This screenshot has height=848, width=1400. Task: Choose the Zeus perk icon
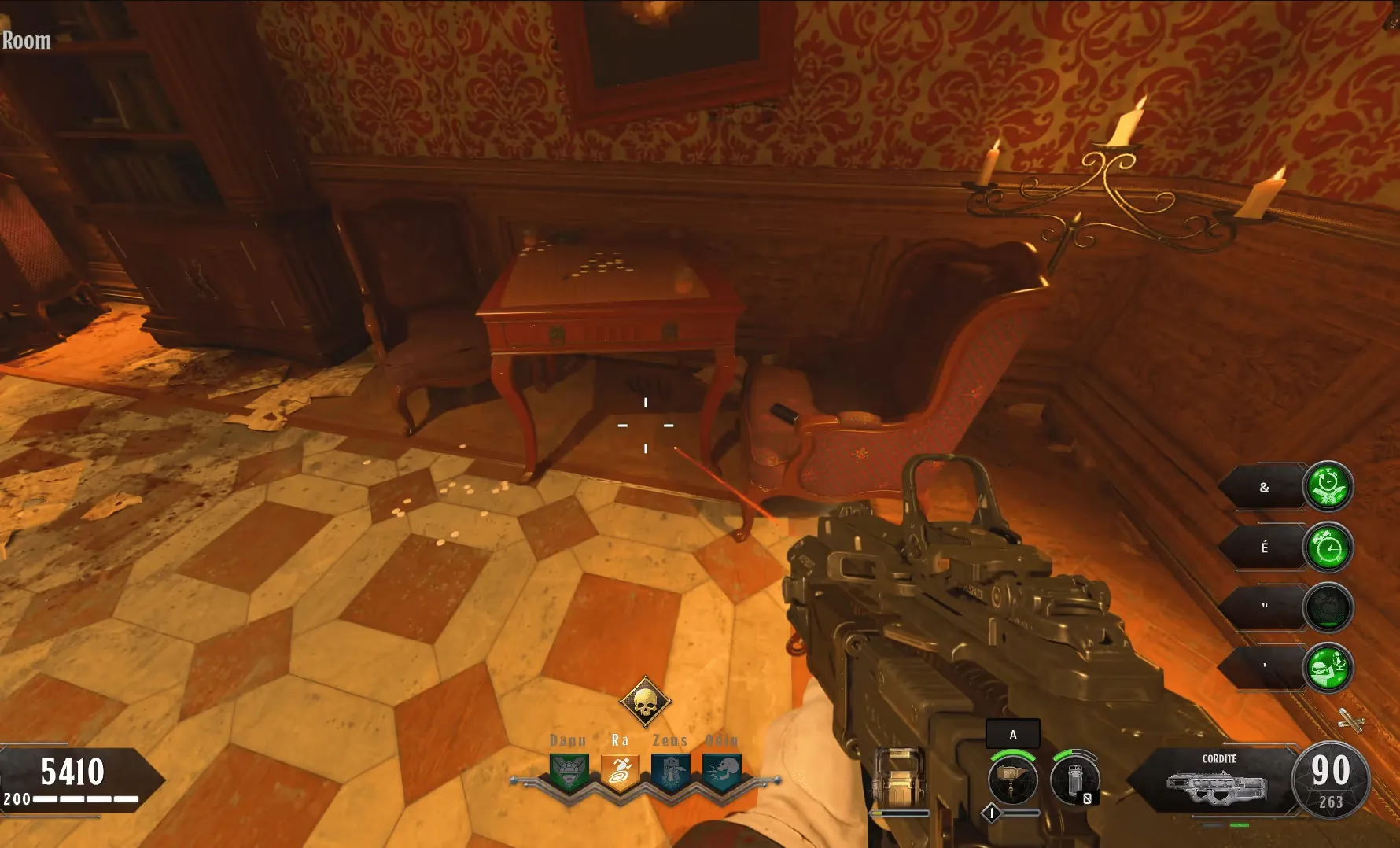(671, 772)
